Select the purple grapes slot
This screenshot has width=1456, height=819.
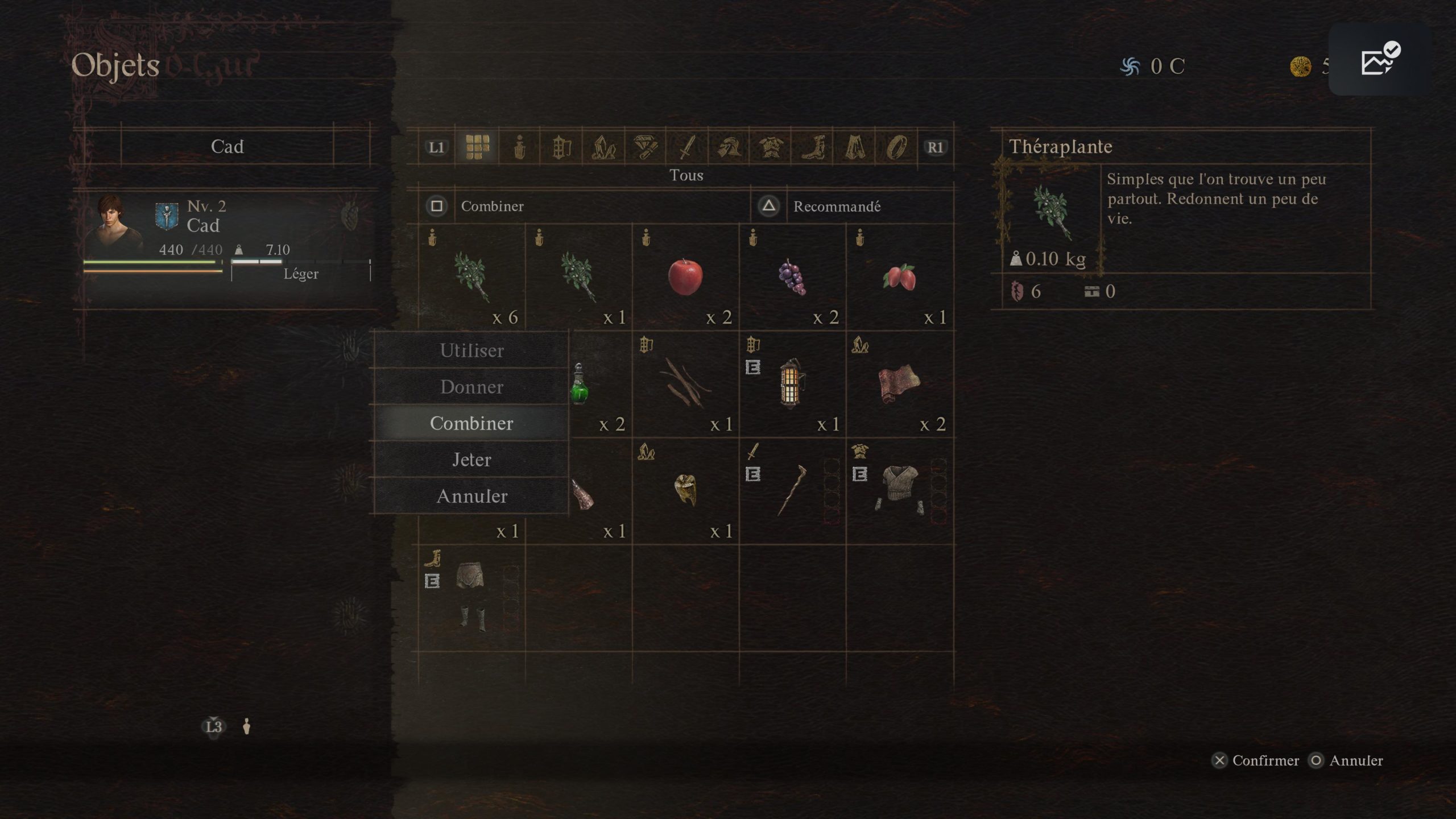pyautogui.click(x=792, y=277)
